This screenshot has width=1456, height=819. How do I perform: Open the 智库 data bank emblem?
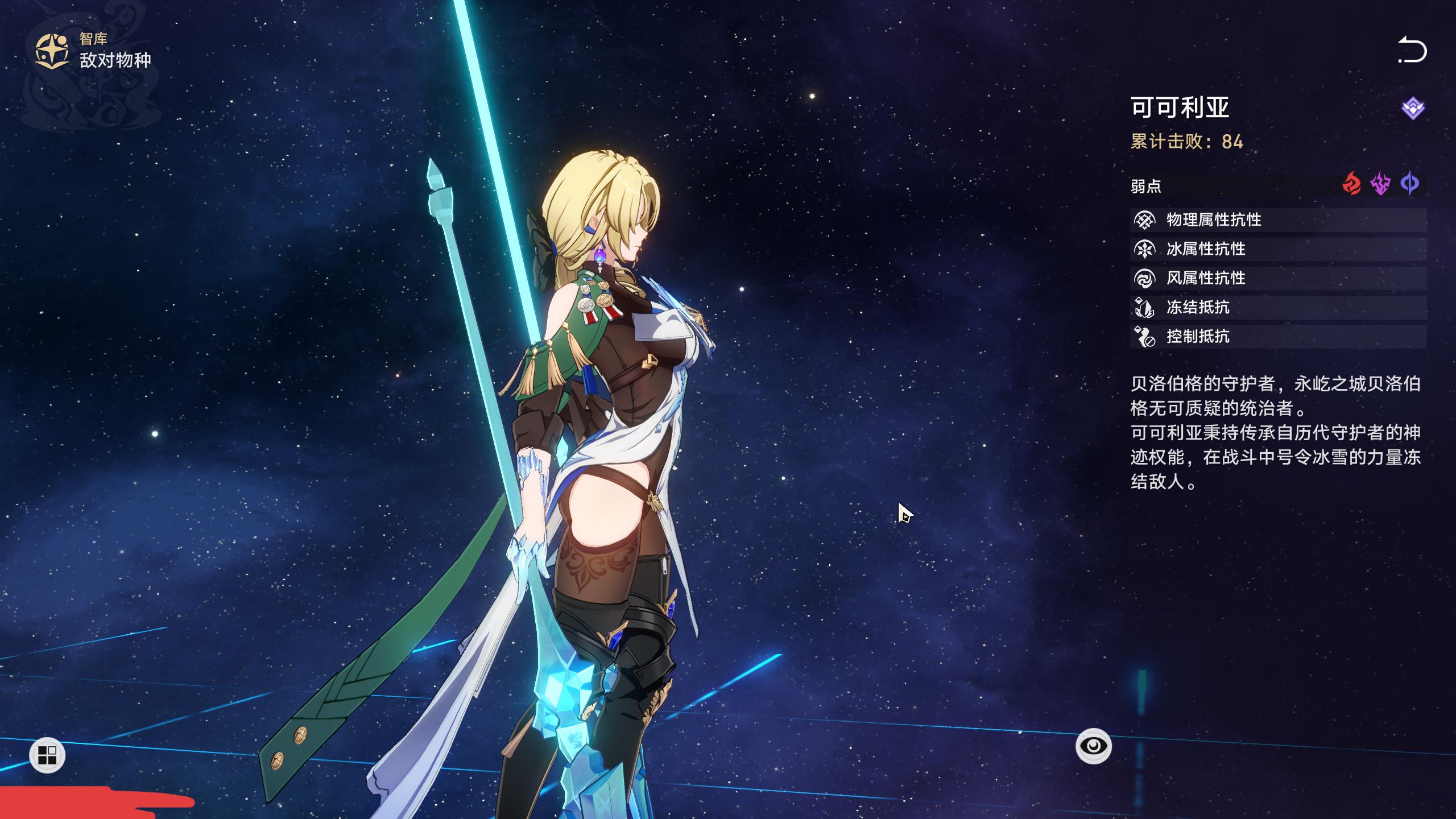[52, 51]
